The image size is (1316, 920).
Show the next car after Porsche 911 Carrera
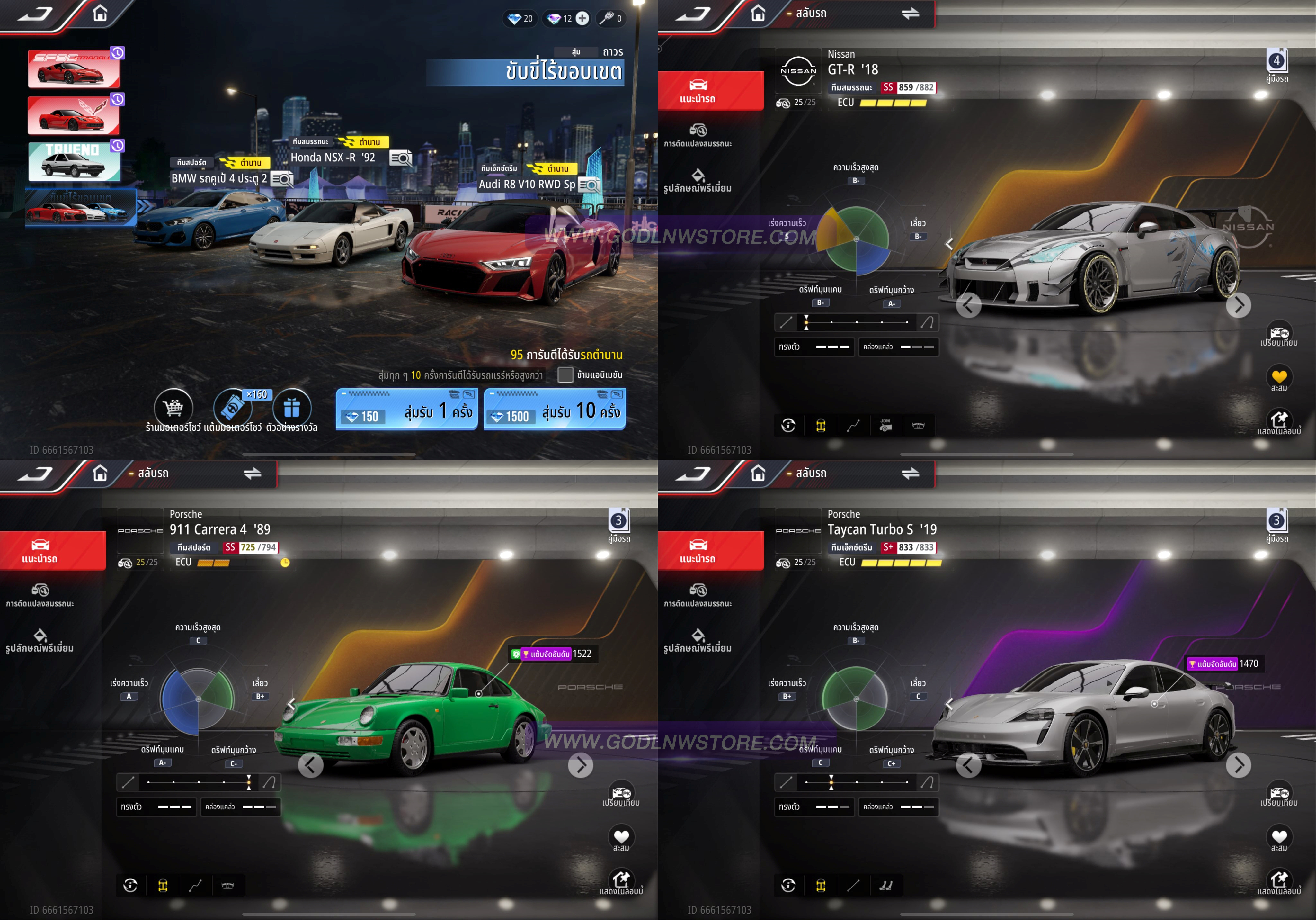tap(581, 765)
